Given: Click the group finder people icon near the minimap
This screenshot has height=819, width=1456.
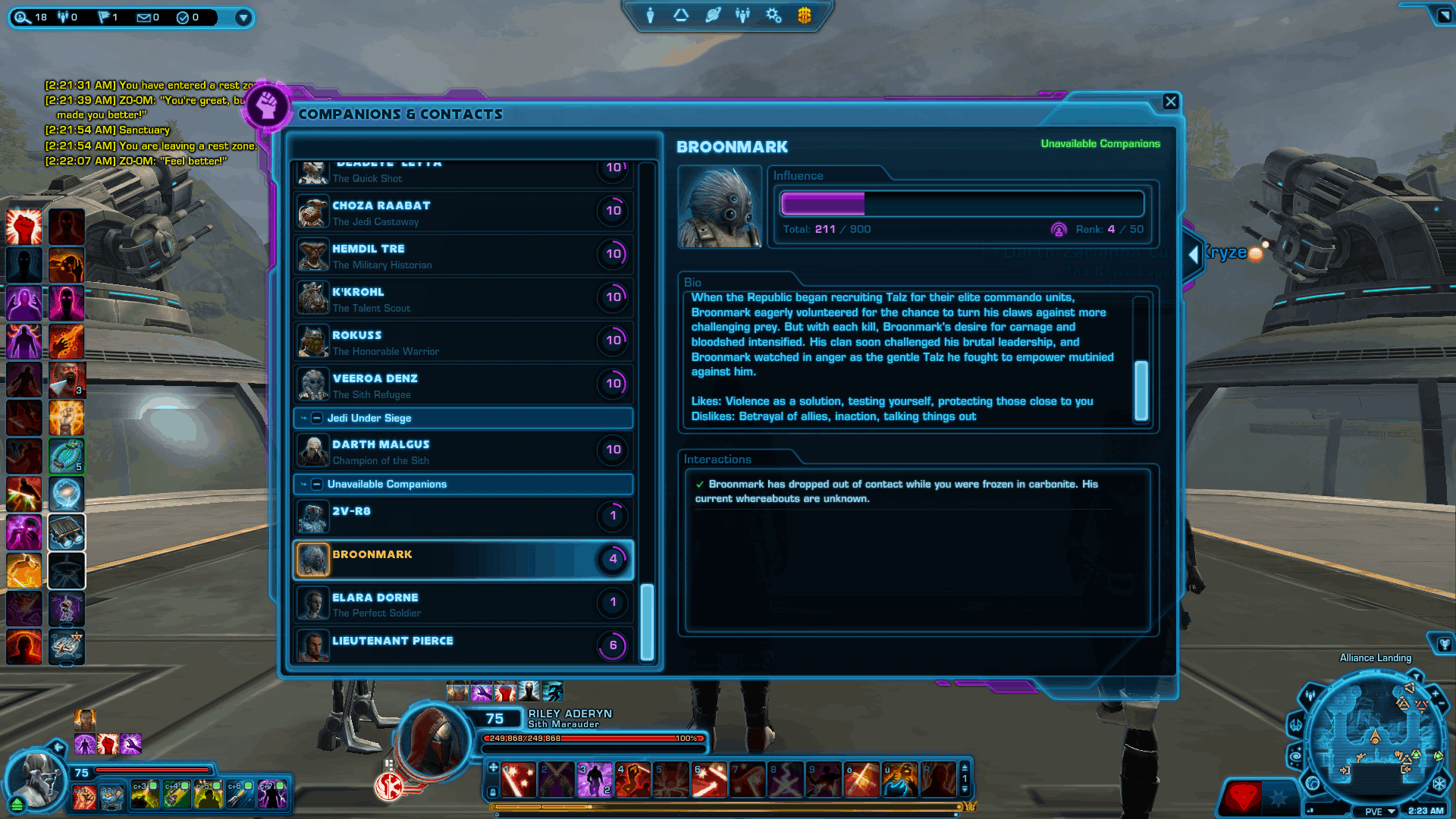Looking at the screenshot, I should point(1310,695).
